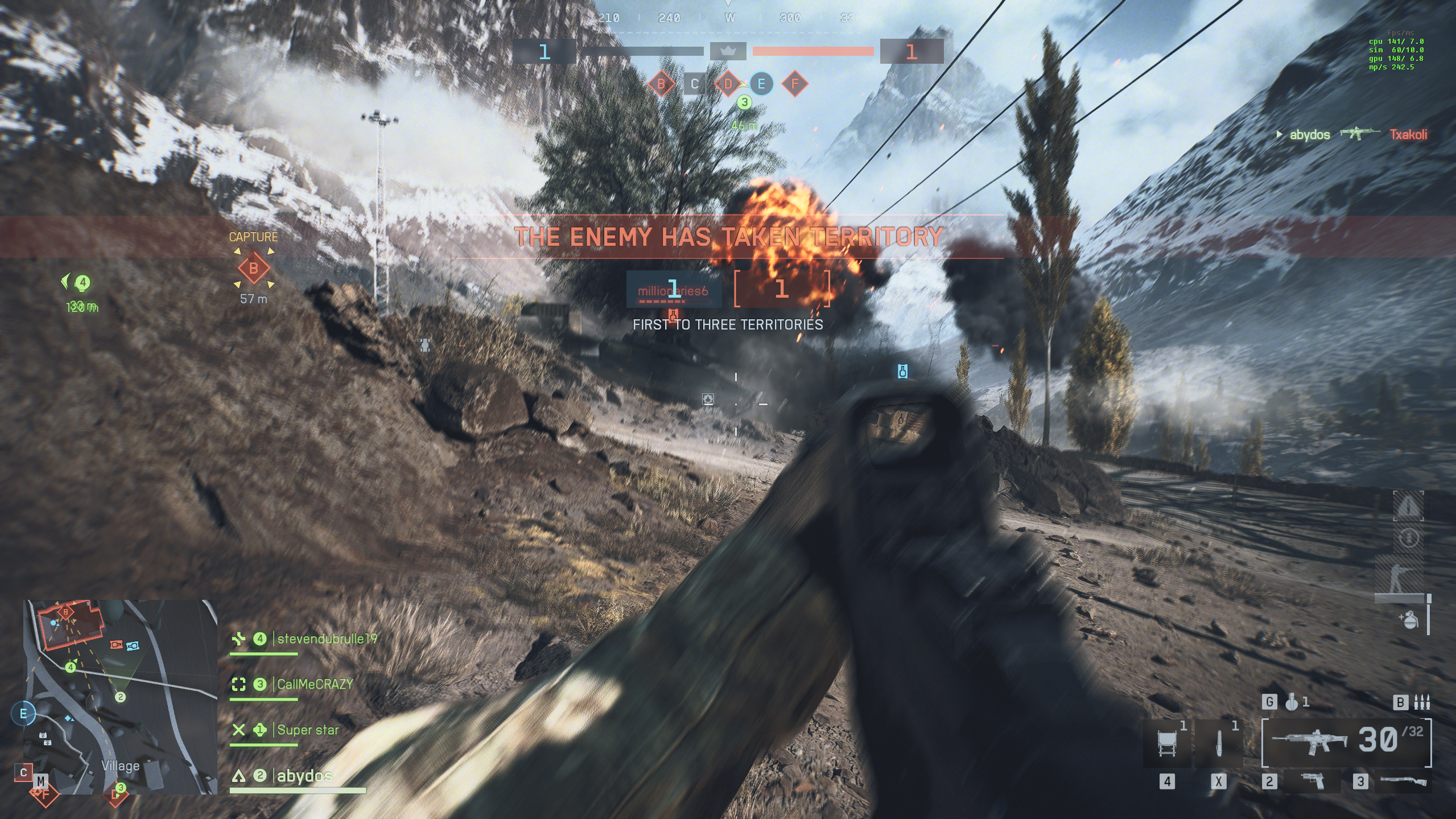
Task: Click the ammo type icon by the B key
Action: click(x=1422, y=702)
